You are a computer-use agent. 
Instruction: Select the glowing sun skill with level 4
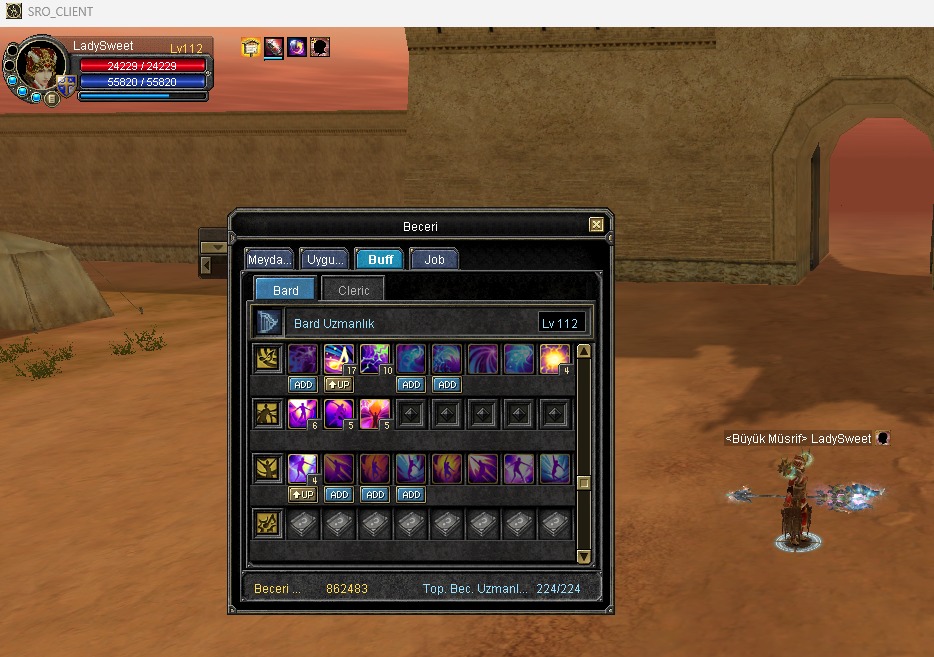click(554, 359)
